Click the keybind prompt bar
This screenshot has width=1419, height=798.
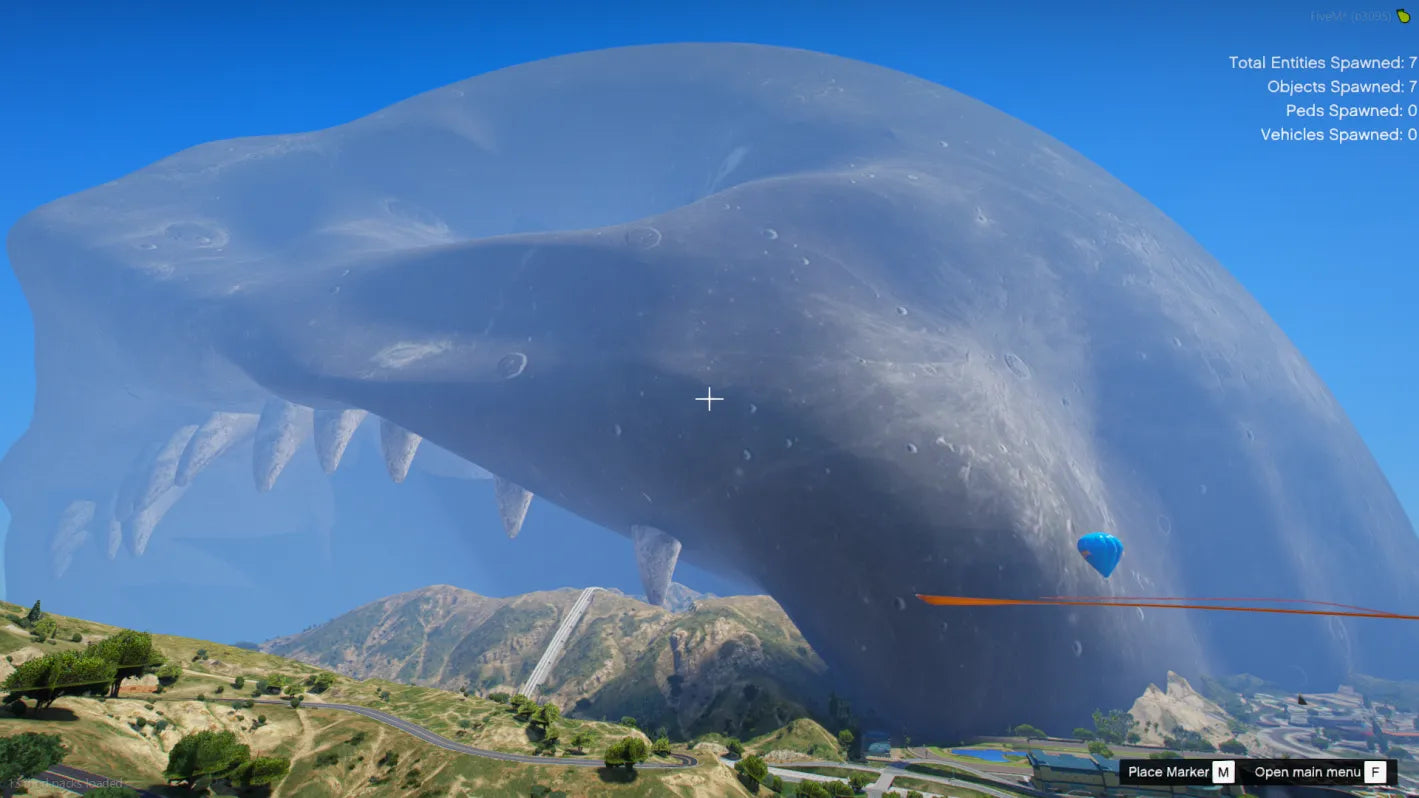coord(1270,772)
